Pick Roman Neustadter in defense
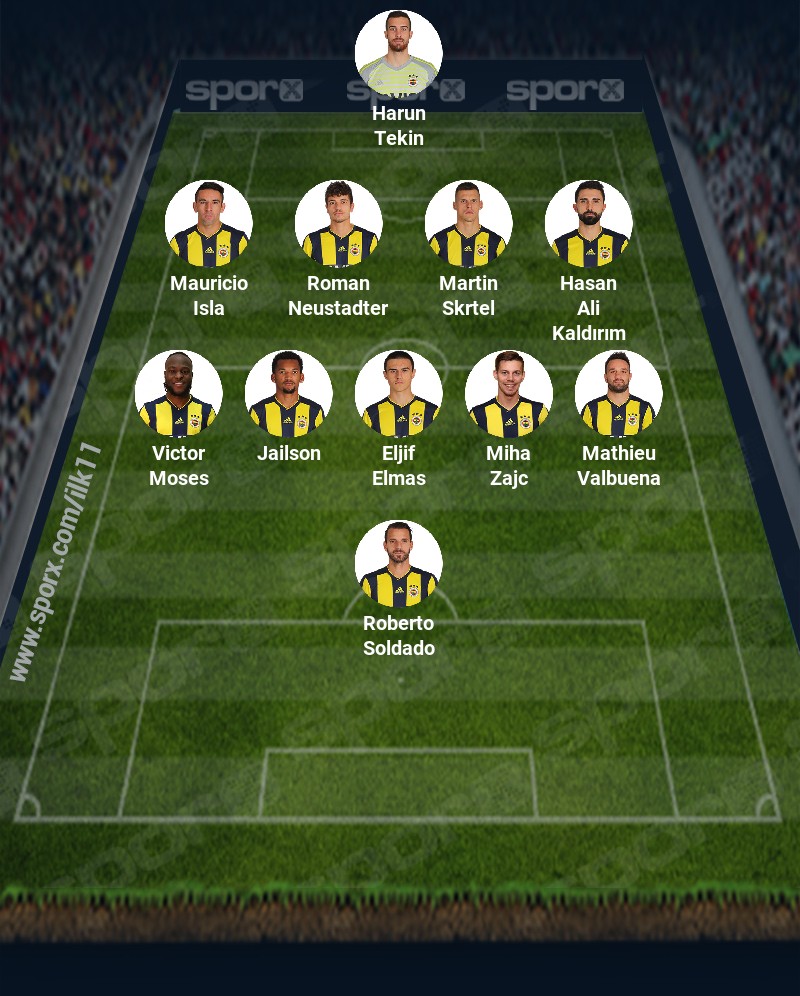 pos(338,224)
